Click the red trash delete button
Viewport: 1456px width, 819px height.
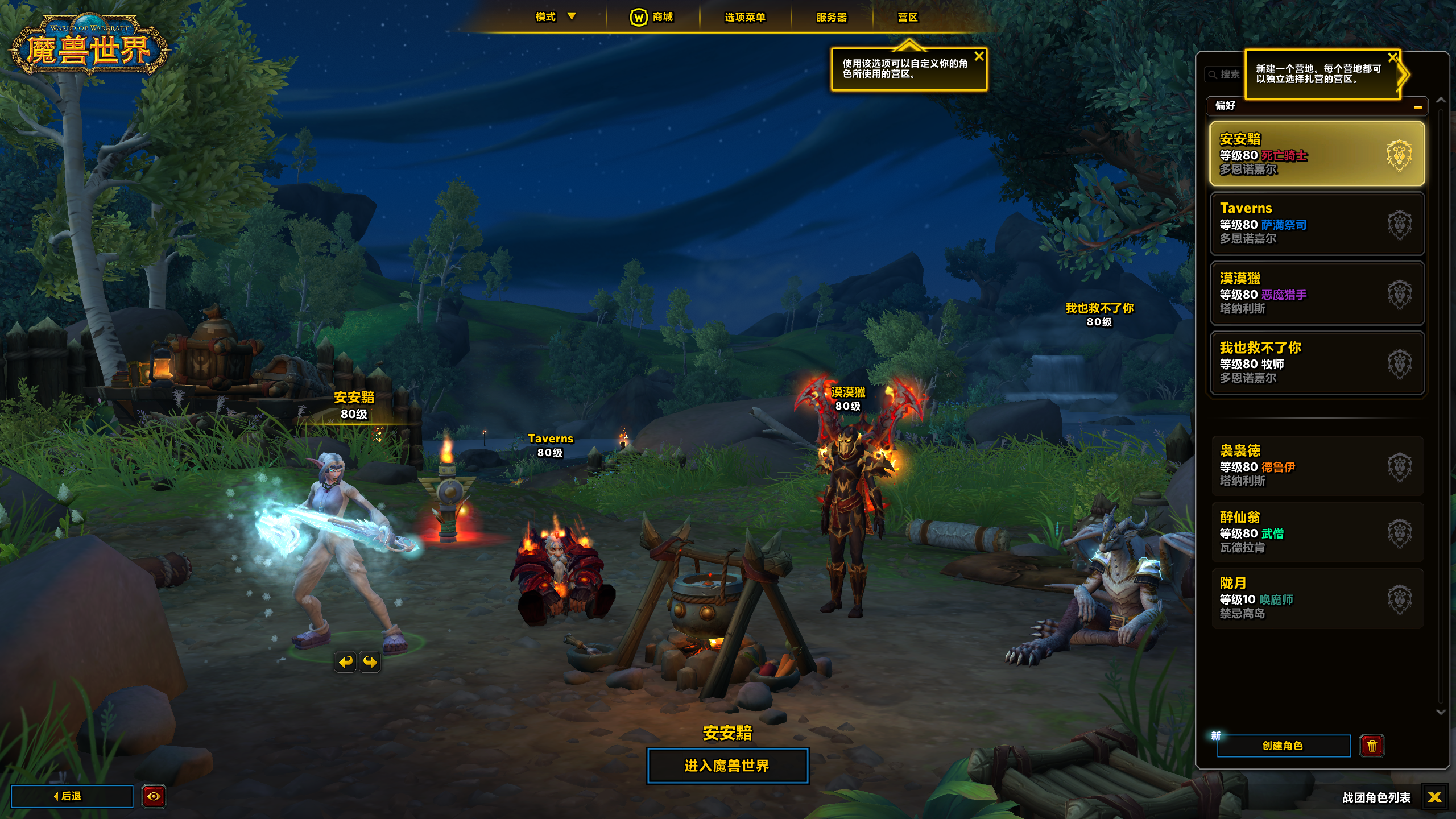coord(1372,746)
